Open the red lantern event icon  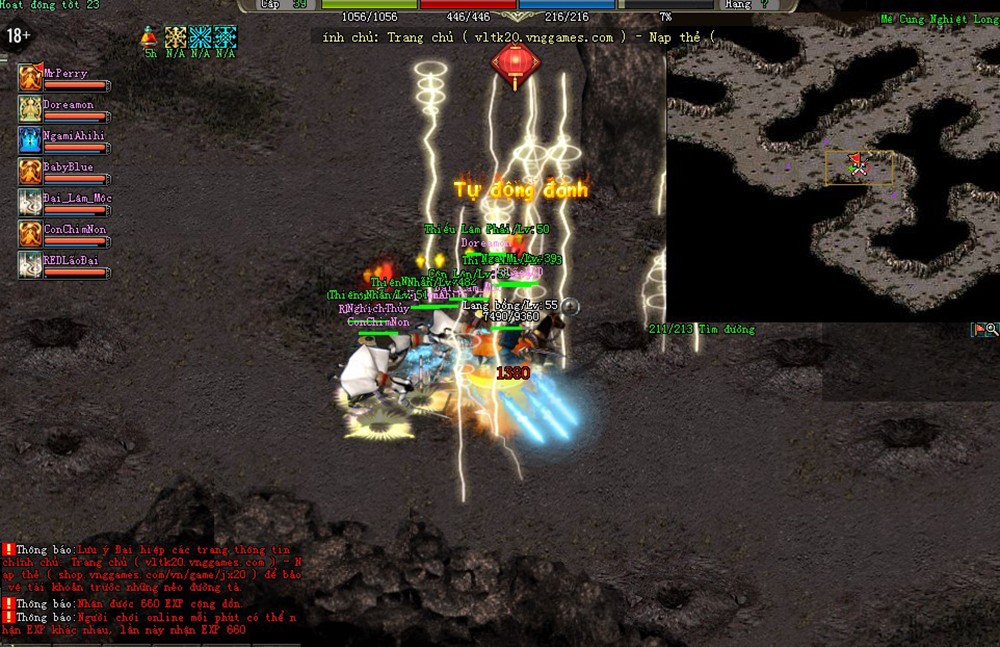(x=516, y=60)
